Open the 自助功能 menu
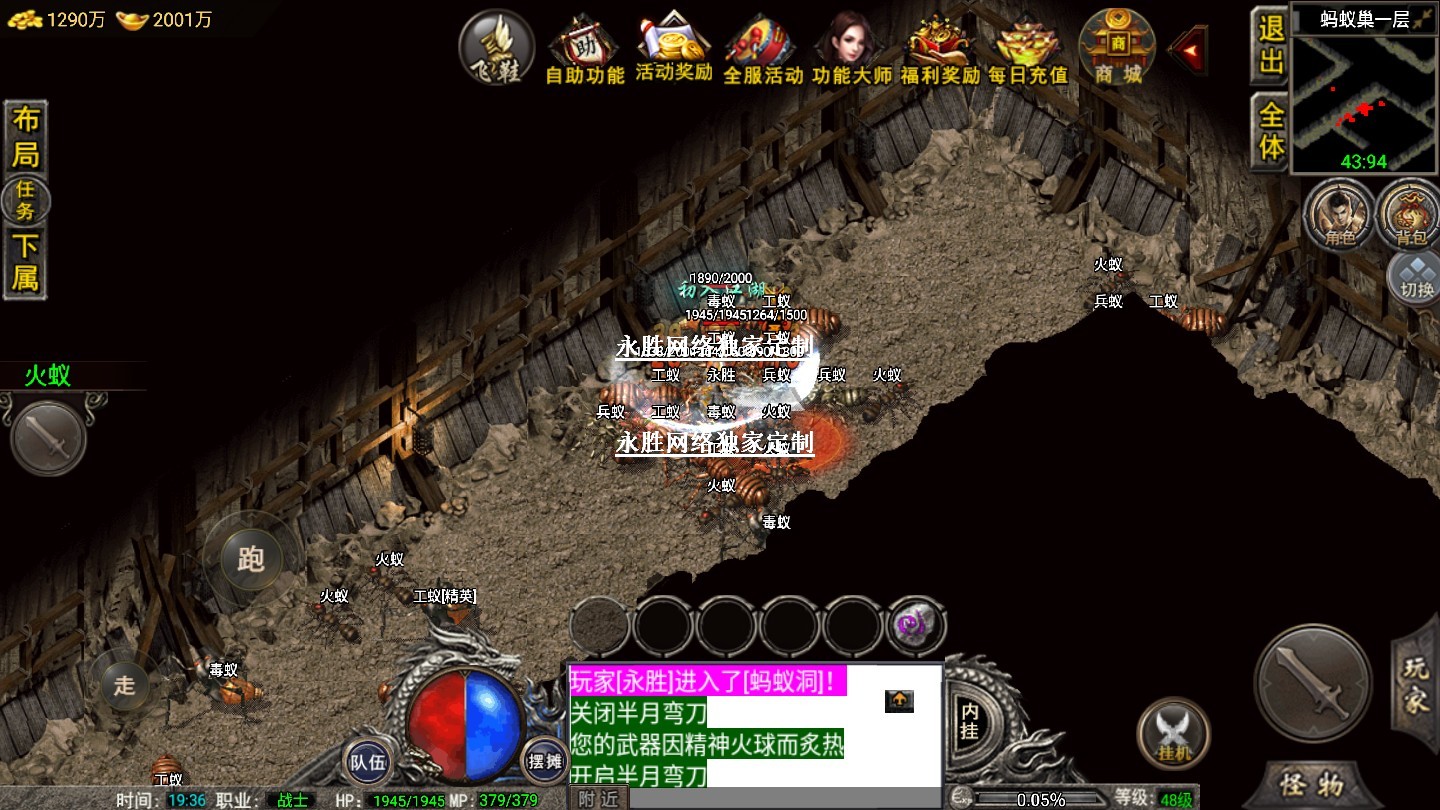Screen dimensions: 1440x810 click(x=585, y=50)
